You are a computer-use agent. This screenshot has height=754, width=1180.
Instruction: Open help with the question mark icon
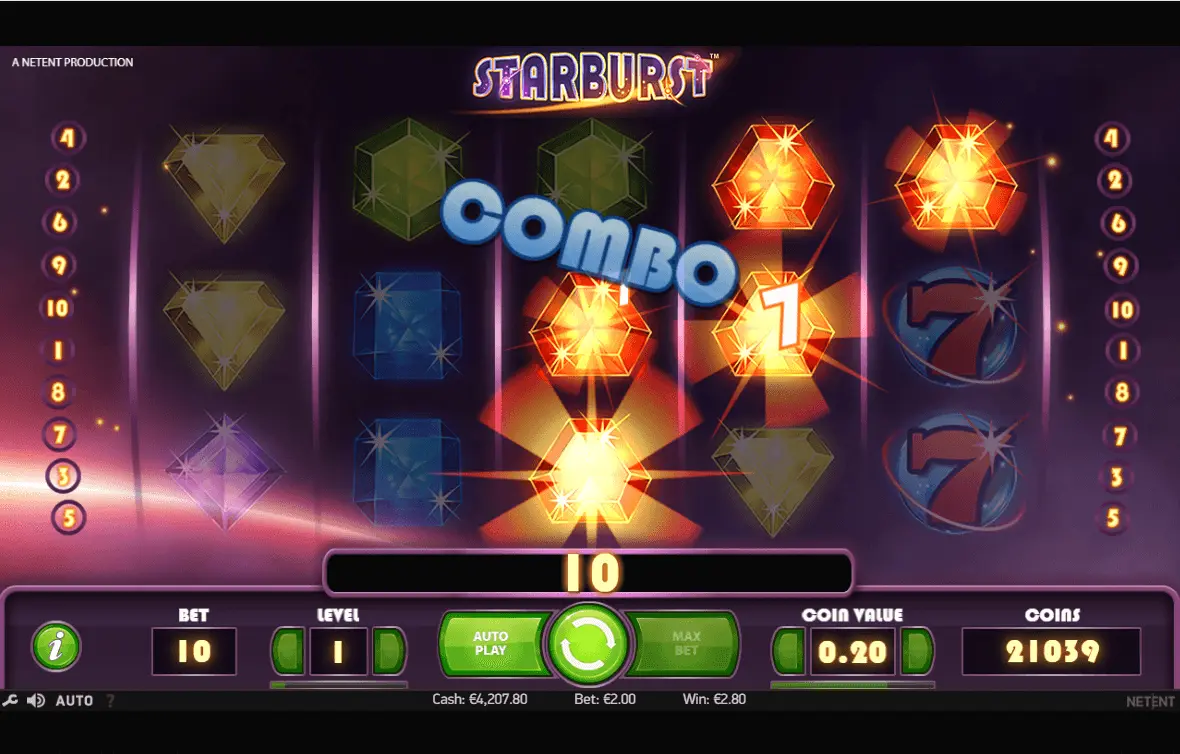[x=110, y=701]
